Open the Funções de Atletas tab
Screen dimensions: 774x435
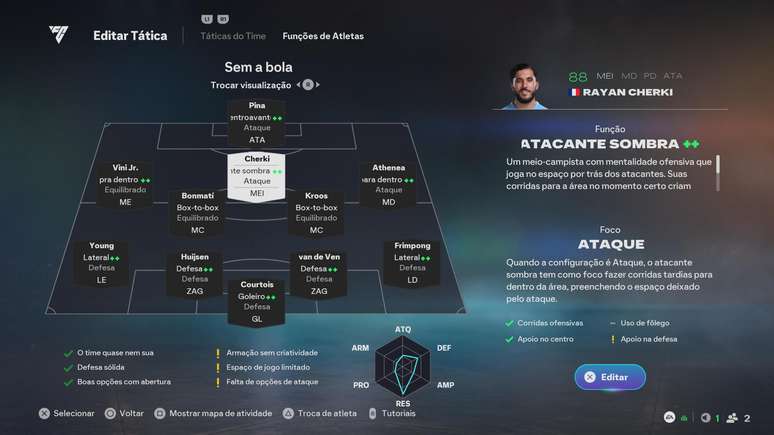[x=323, y=36]
